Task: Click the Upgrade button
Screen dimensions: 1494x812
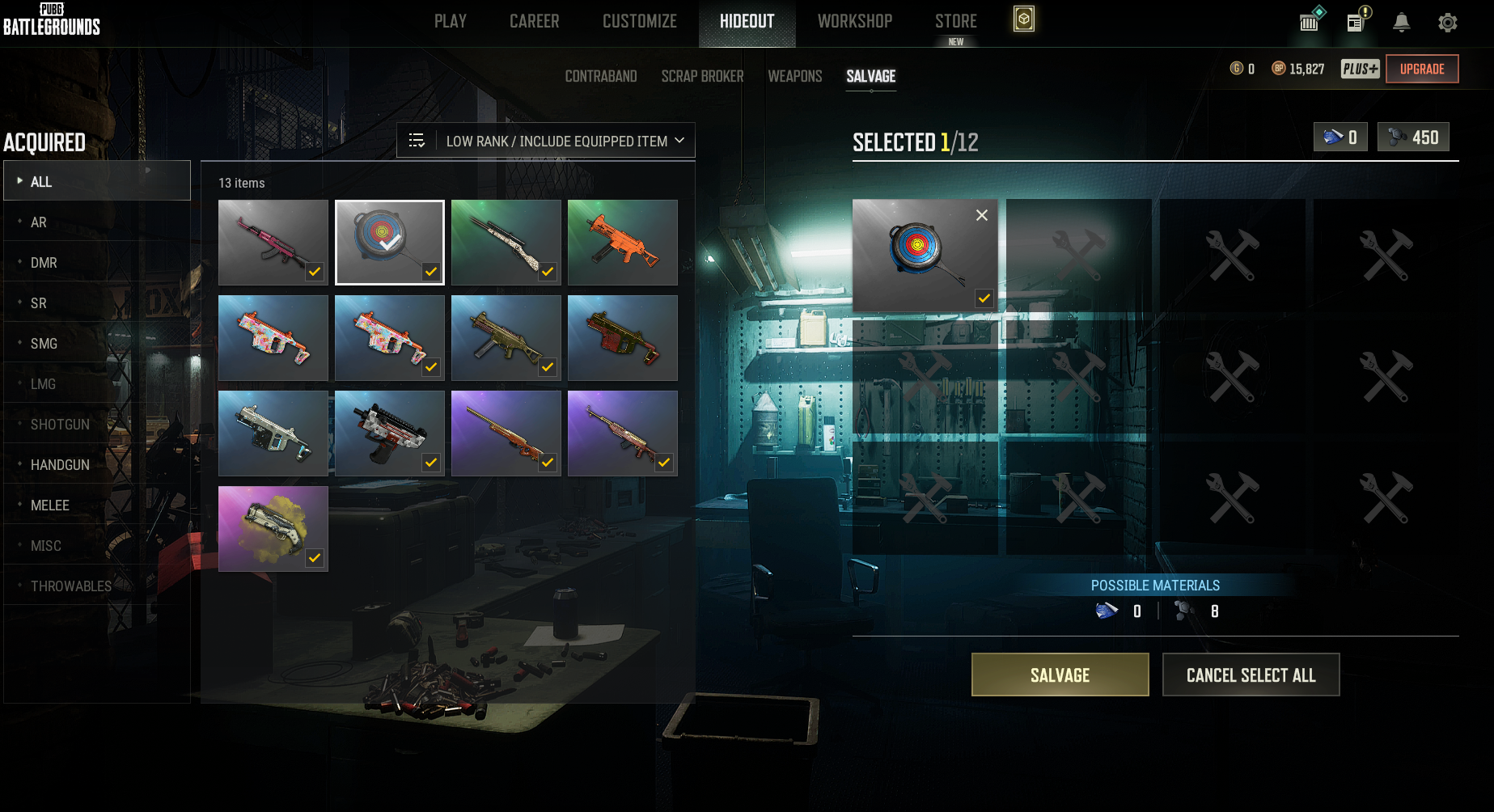Action: point(1421,69)
